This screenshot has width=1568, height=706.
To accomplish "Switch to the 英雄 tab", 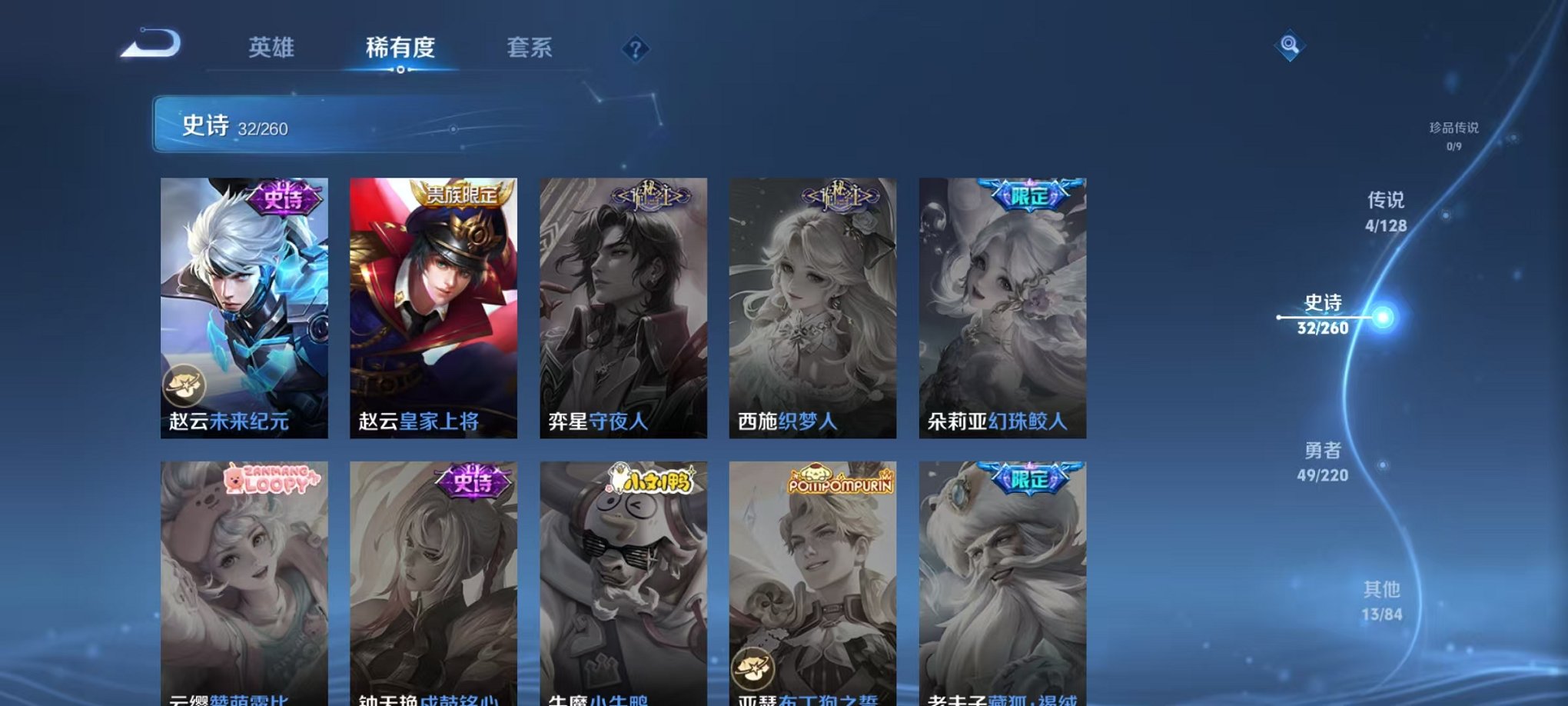I will 273,48.
